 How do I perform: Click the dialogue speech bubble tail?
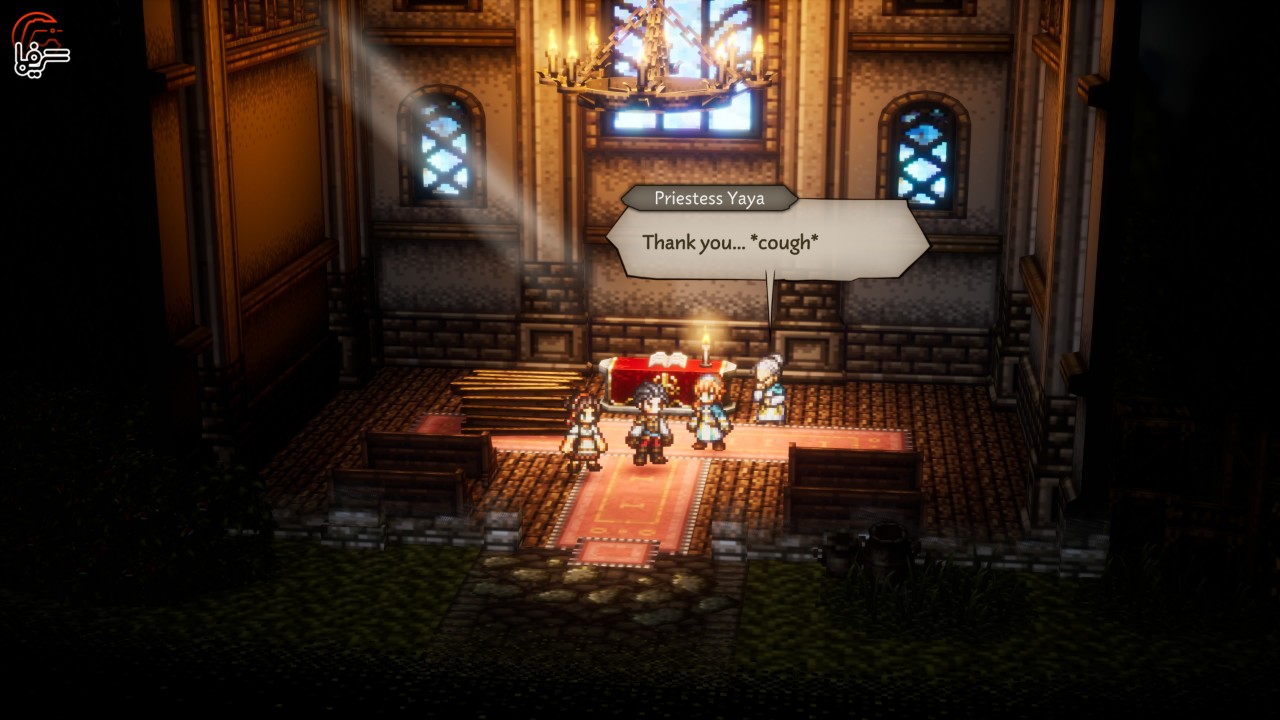pos(772,300)
